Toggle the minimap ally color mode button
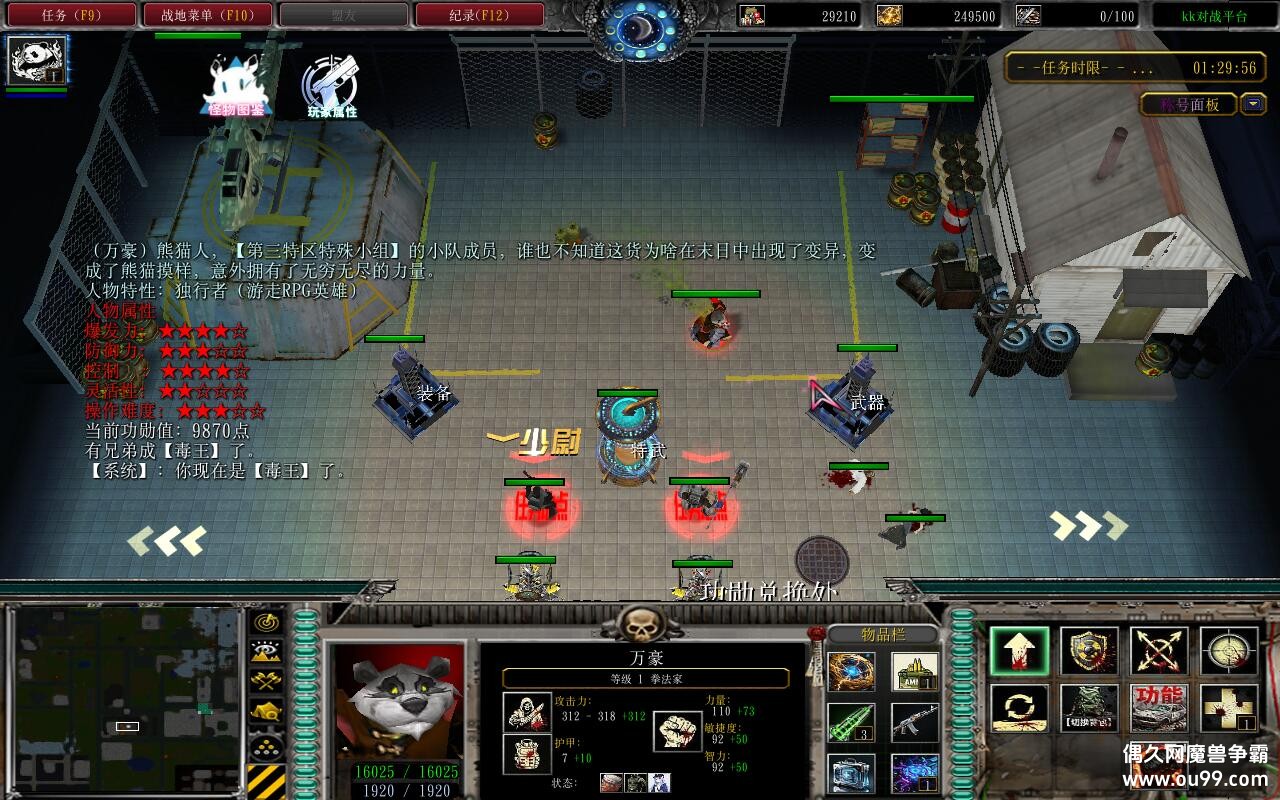Screen dimensions: 1280x800 point(266,681)
